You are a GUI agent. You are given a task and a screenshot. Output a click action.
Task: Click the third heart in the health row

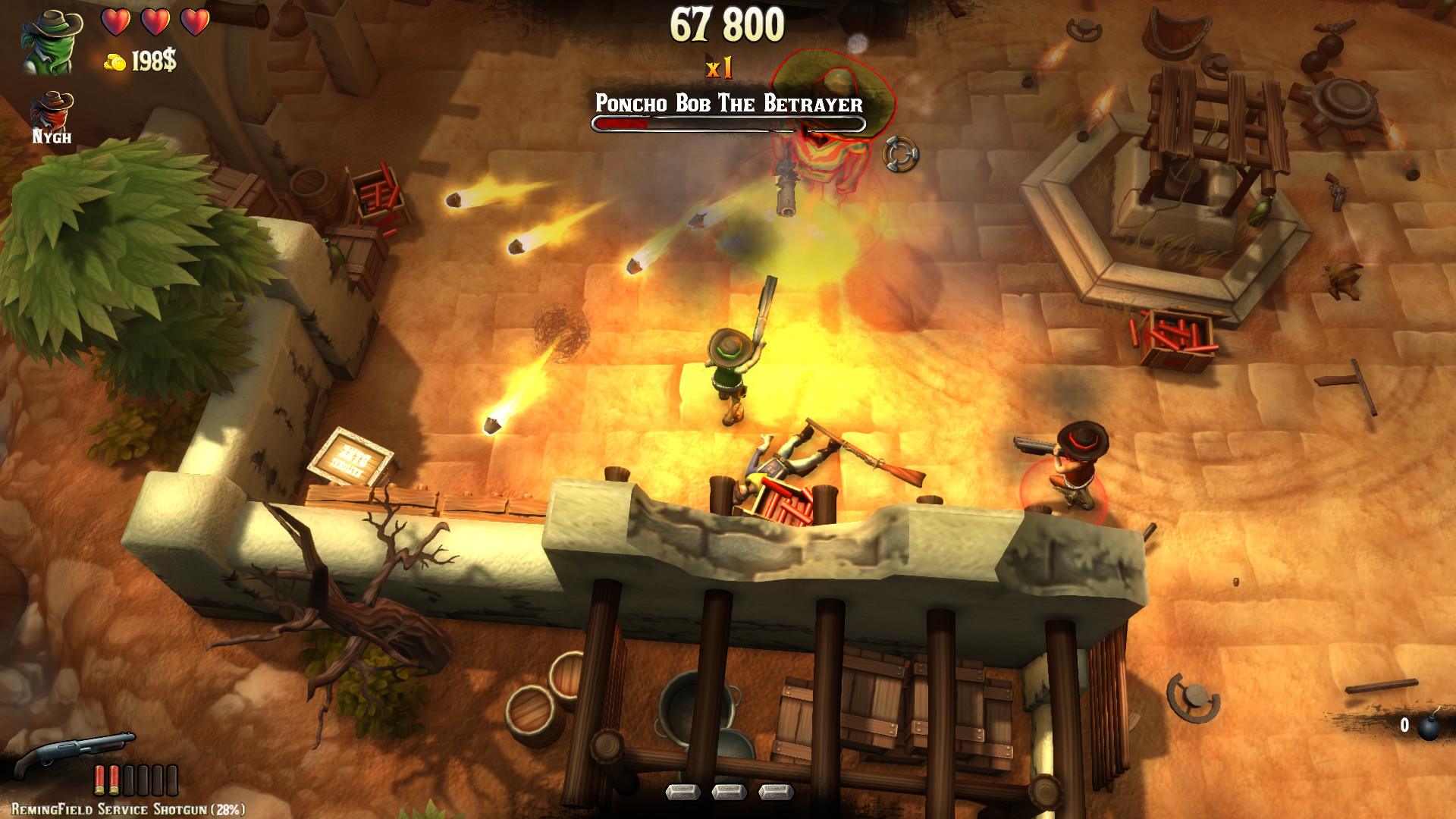point(196,22)
